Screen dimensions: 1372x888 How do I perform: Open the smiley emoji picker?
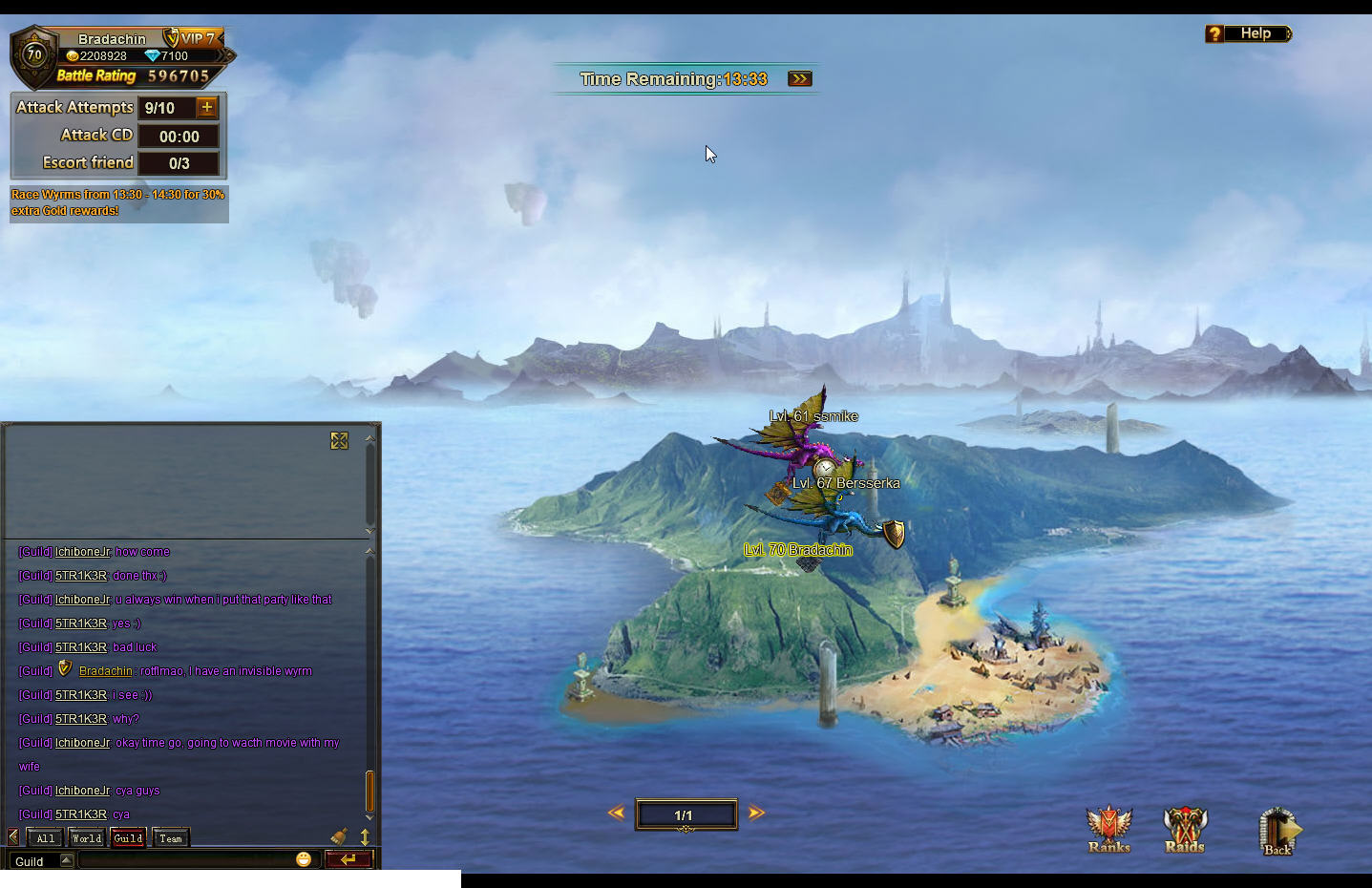pos(304,859)
